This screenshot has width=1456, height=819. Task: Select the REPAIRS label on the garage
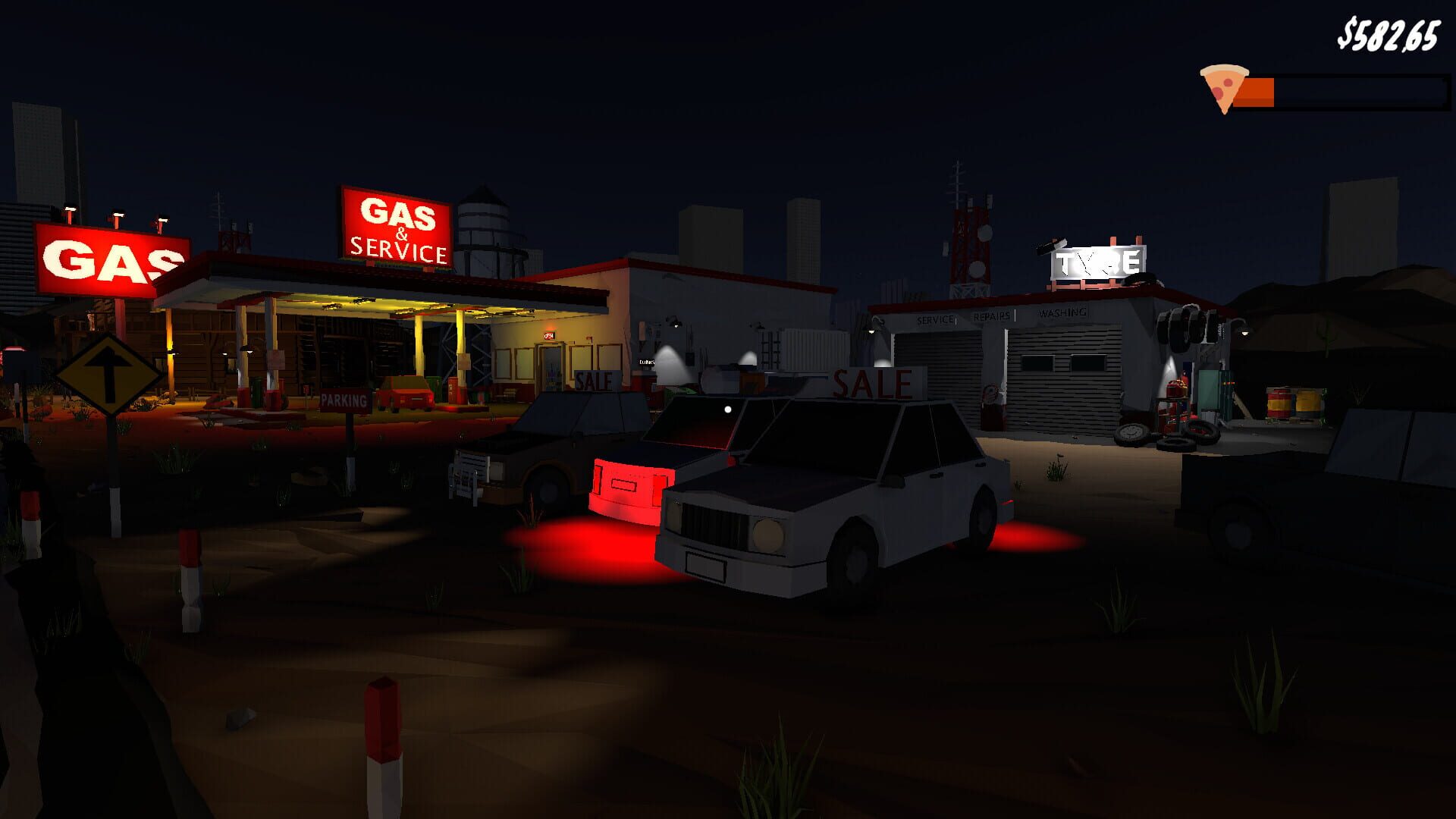point(992,317)
